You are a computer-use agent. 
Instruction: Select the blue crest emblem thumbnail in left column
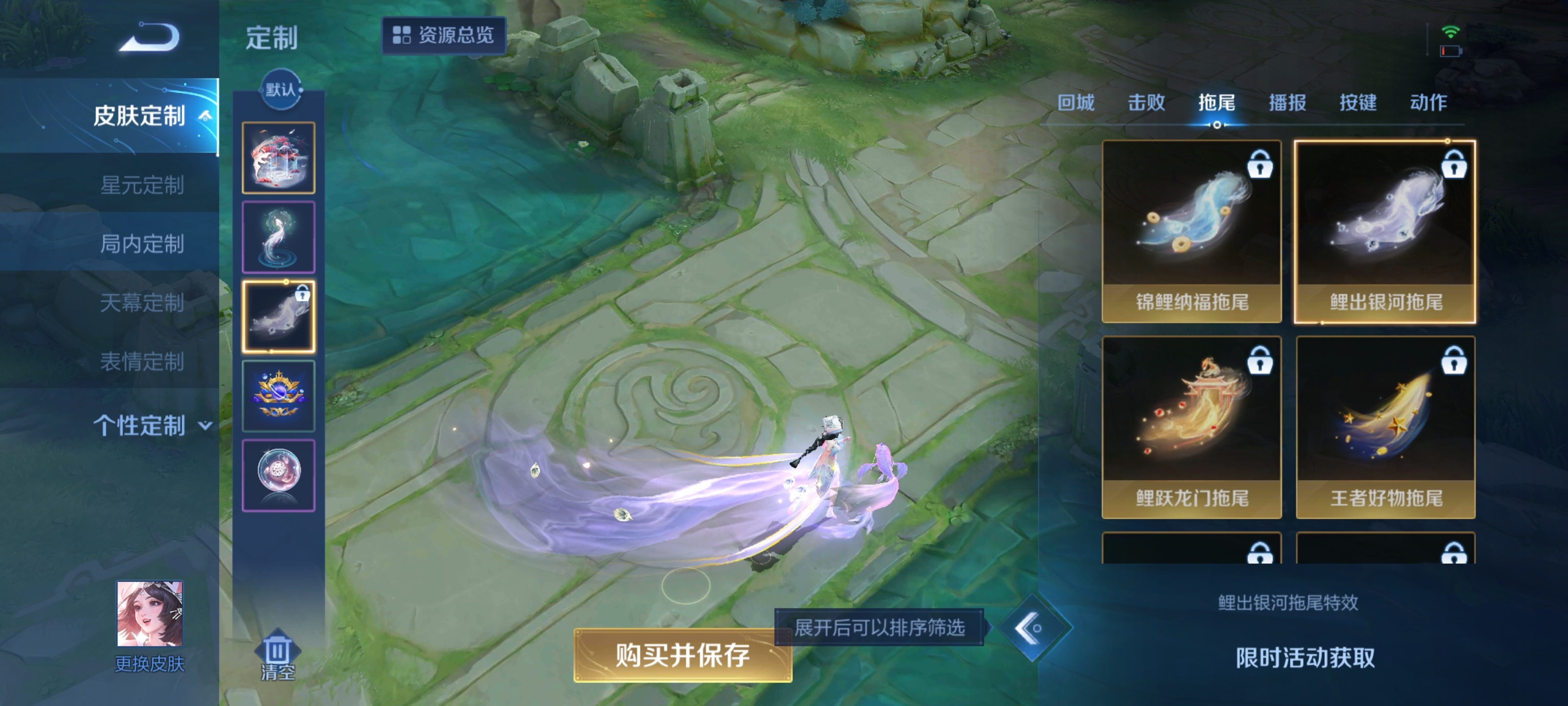pyautogui.click(x=279, y=396)
